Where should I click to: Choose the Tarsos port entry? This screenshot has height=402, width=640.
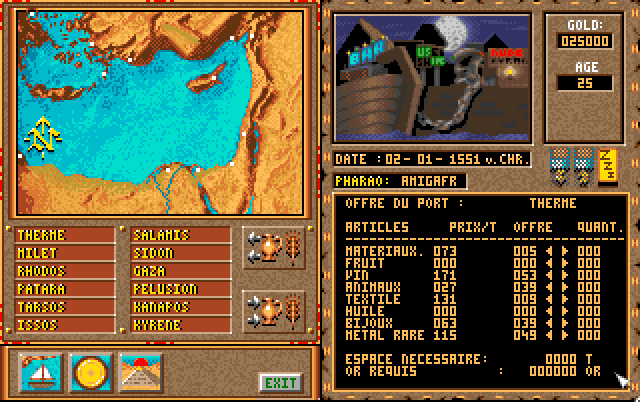66,307
